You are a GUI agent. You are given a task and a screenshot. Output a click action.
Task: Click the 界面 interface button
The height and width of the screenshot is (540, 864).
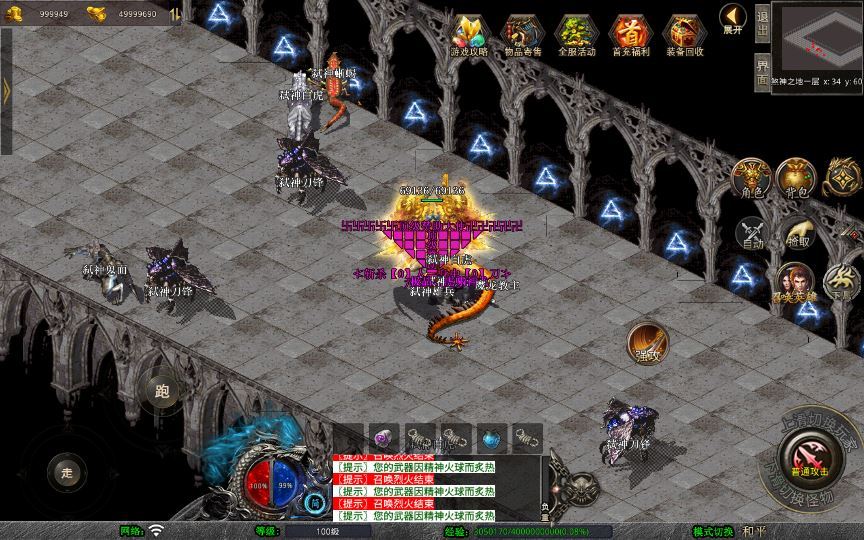(762, 72)
